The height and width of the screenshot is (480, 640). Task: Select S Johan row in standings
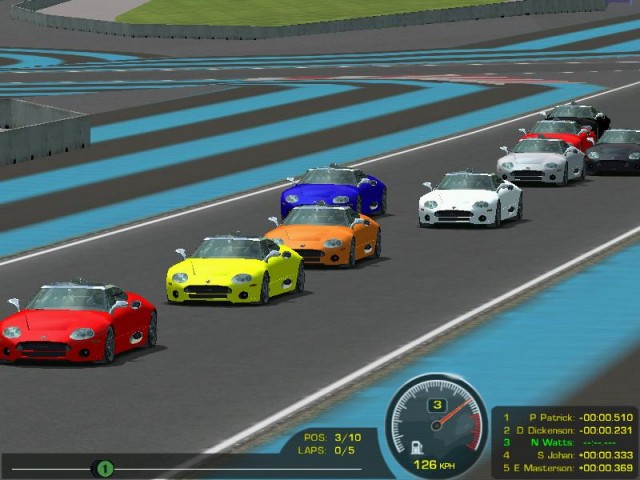pyautogui.click(x=566, y=453)
